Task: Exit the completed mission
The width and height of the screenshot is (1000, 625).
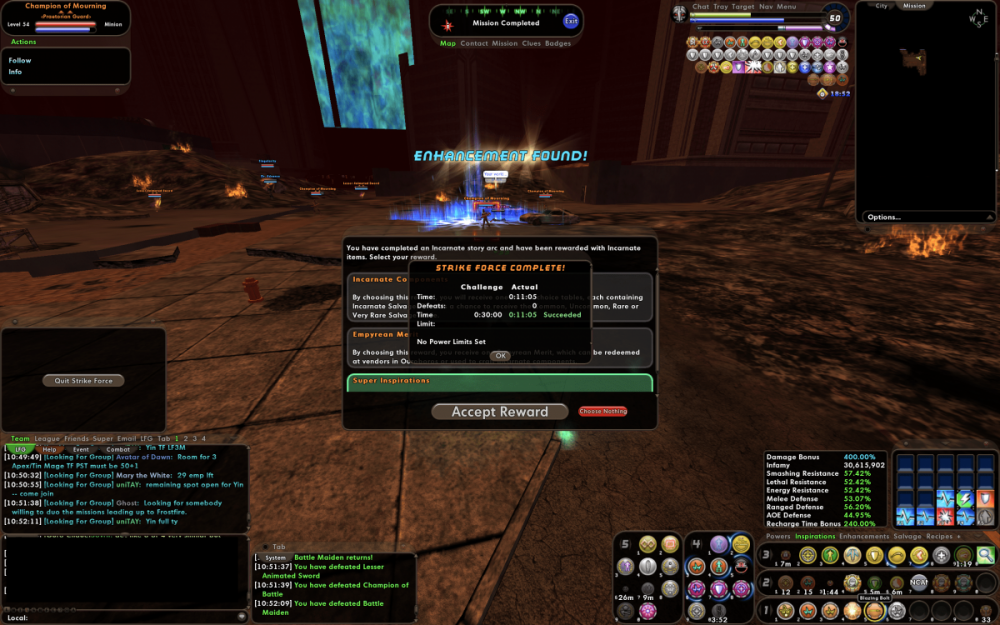Action: pos(571,21)
